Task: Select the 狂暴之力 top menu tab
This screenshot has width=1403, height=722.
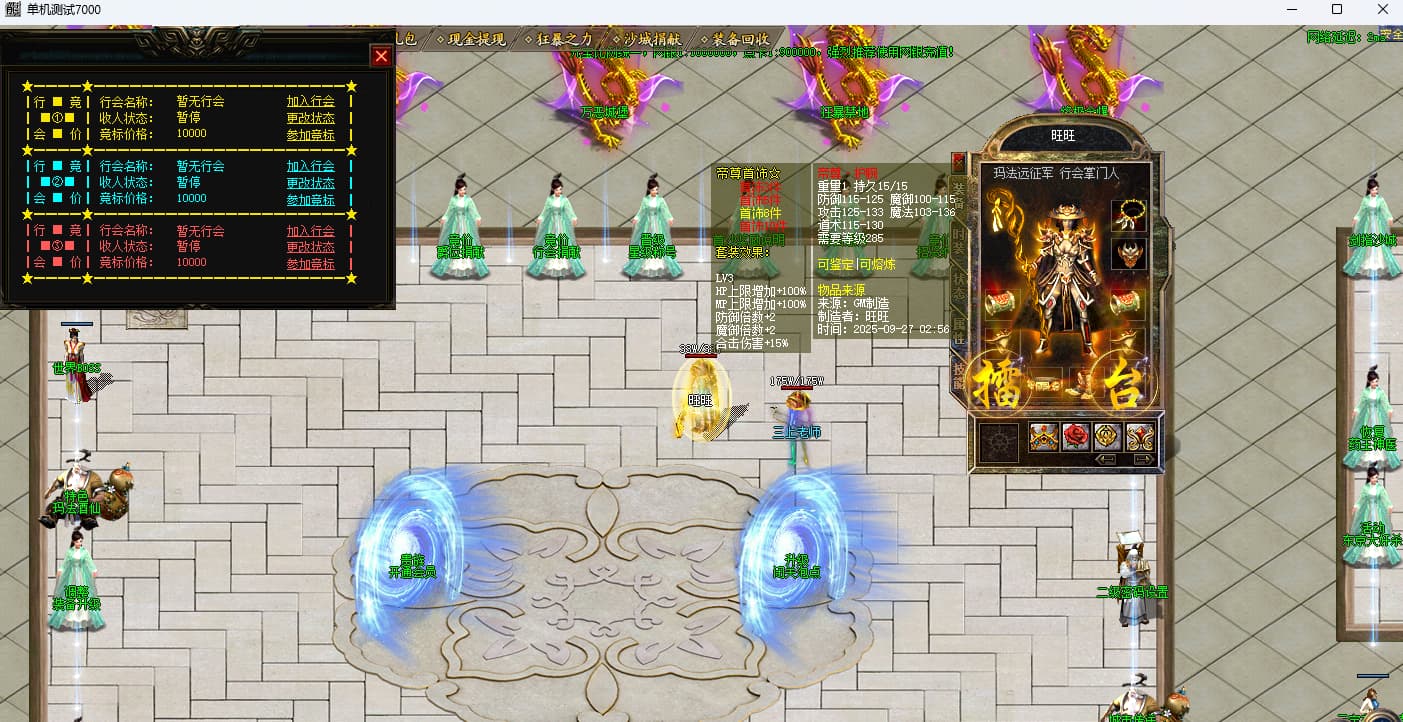Action: 561,39
